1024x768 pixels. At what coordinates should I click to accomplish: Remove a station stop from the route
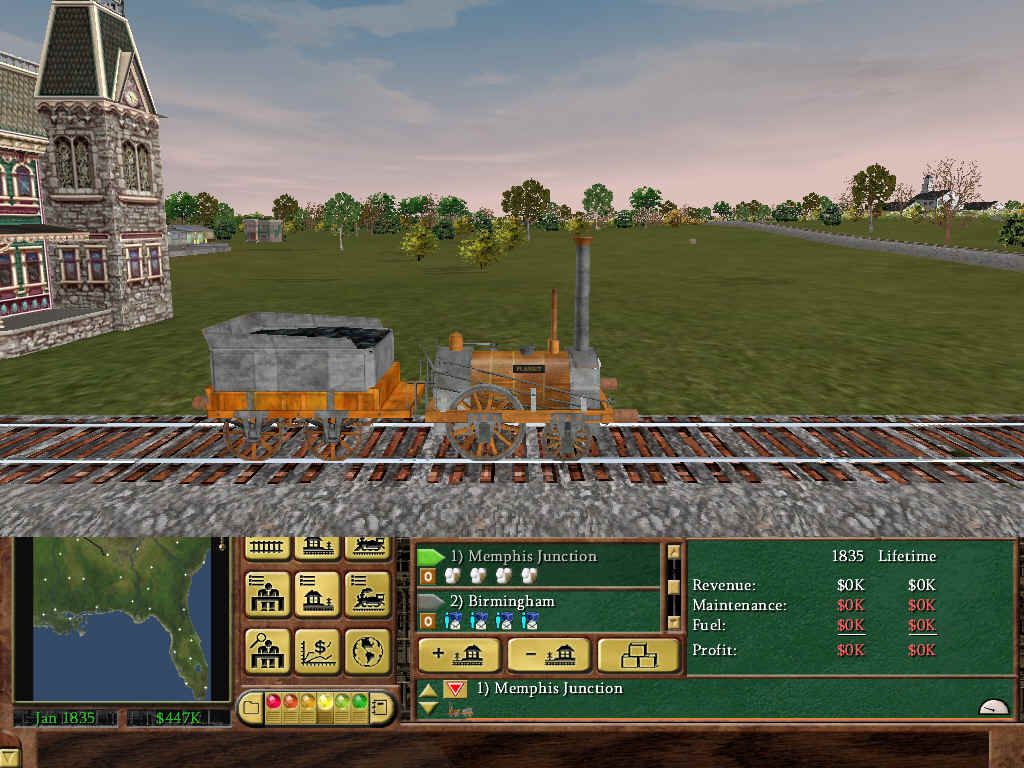548,655
